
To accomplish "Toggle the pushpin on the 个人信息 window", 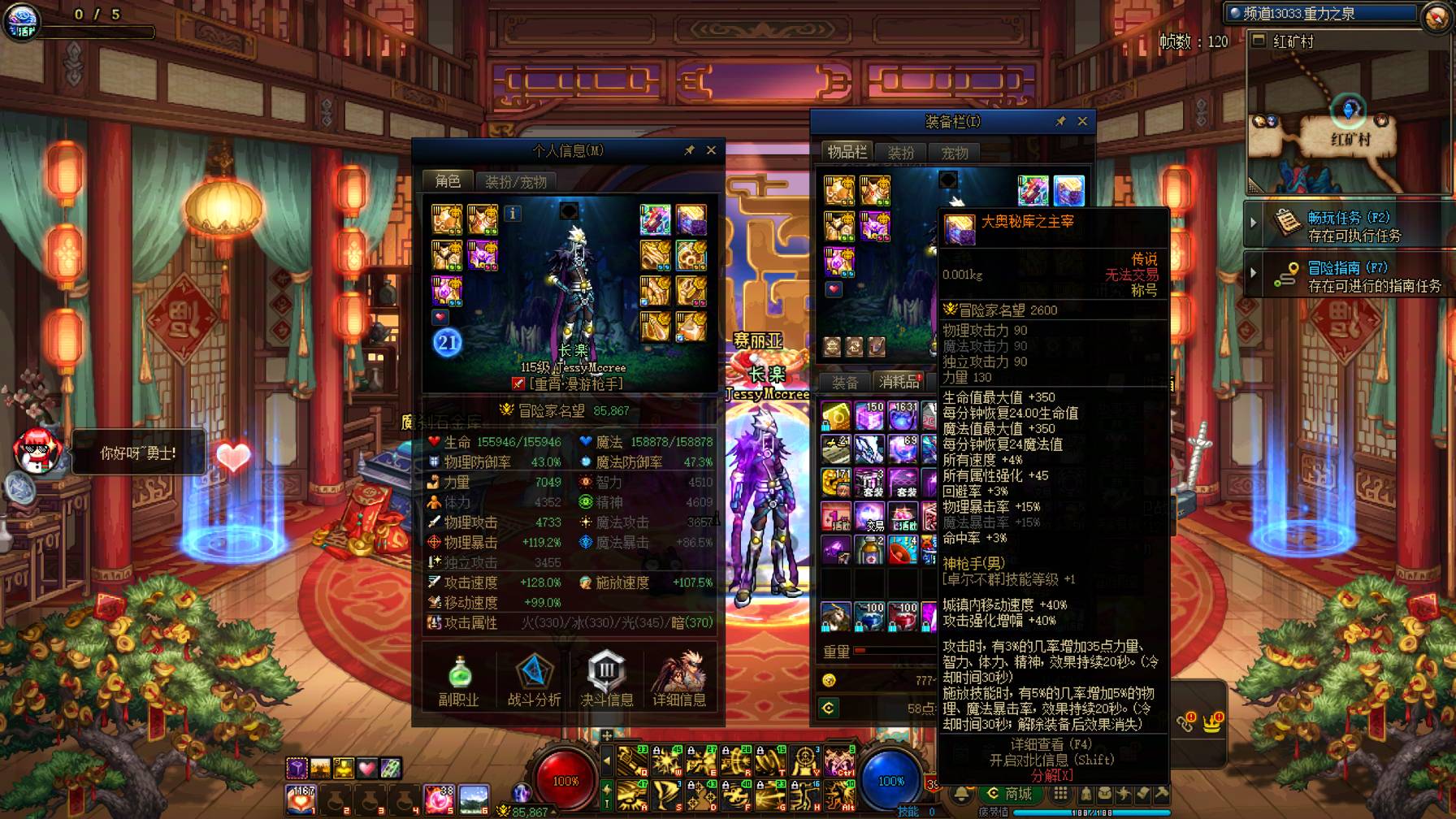I will click(690, 149).
